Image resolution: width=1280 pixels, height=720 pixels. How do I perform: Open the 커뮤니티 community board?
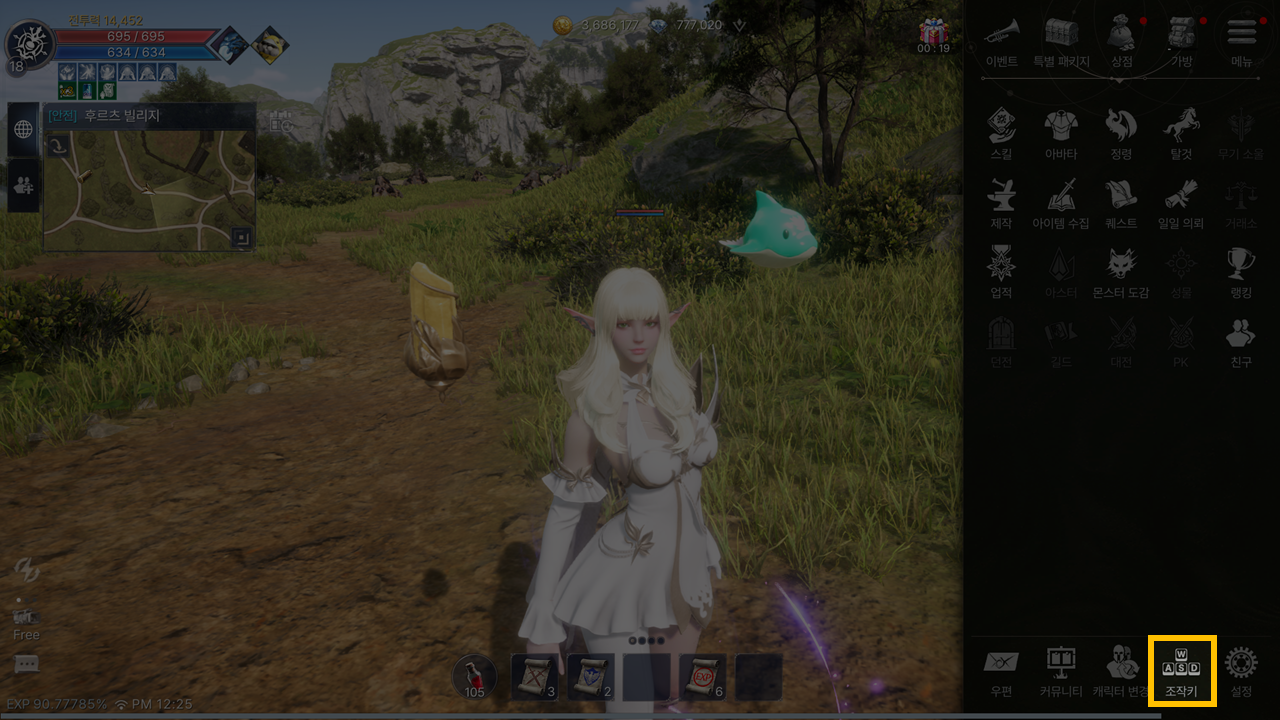(1060, 669)
